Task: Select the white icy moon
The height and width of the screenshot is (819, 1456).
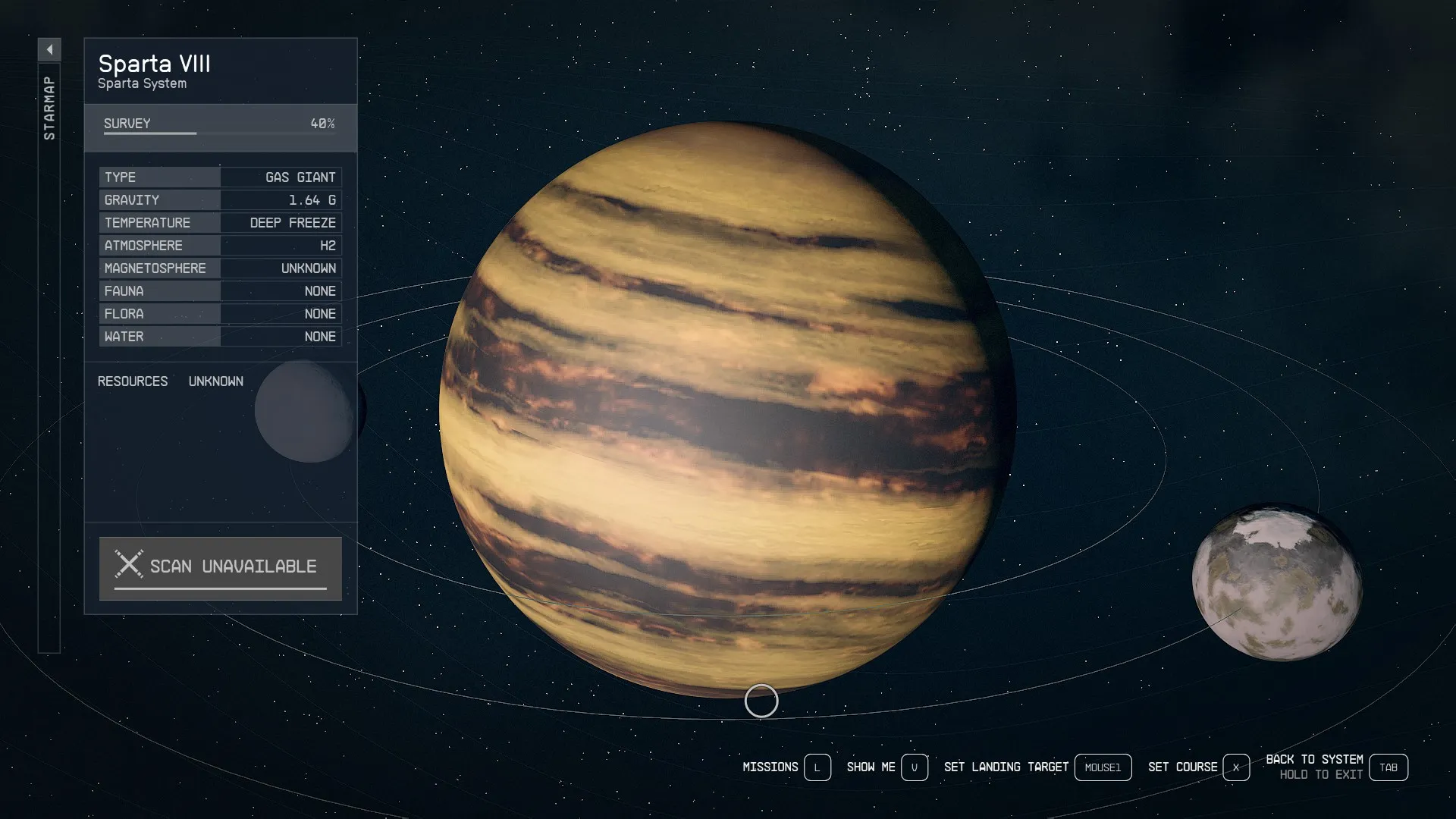Action: 1276,582
